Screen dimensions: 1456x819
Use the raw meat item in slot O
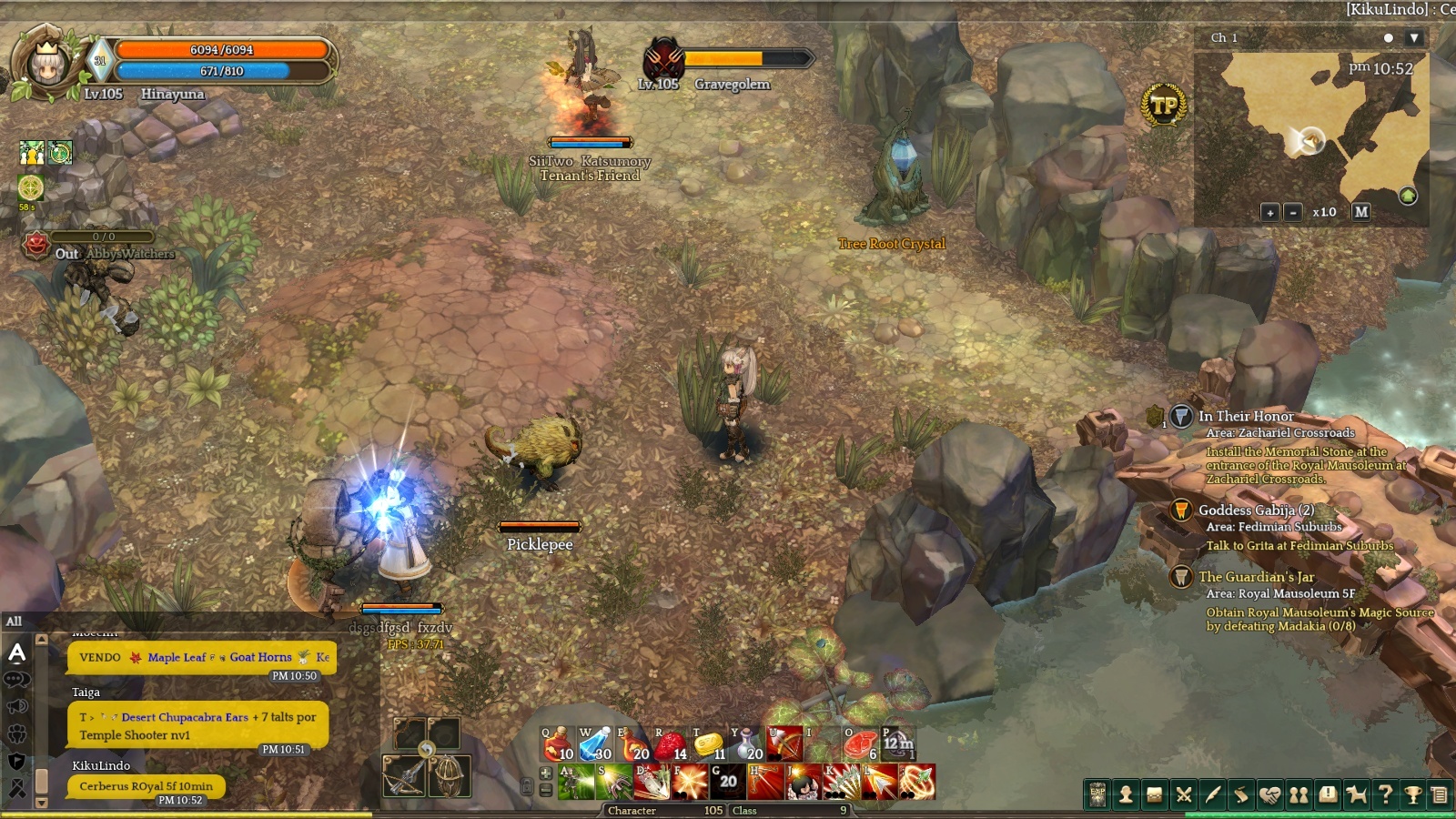[x=860, y=744]
